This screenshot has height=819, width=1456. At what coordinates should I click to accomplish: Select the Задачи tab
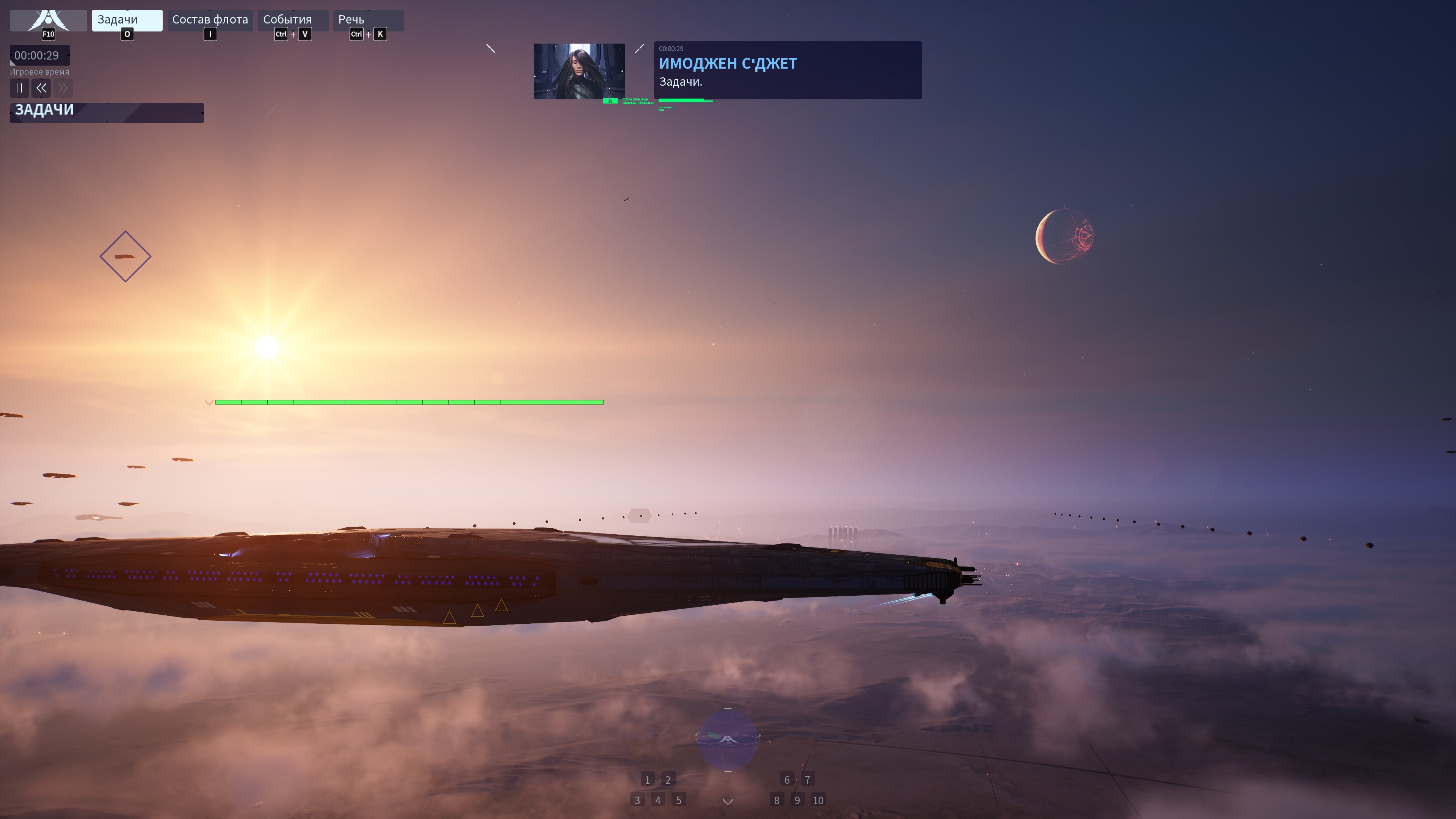pos(127,20)
